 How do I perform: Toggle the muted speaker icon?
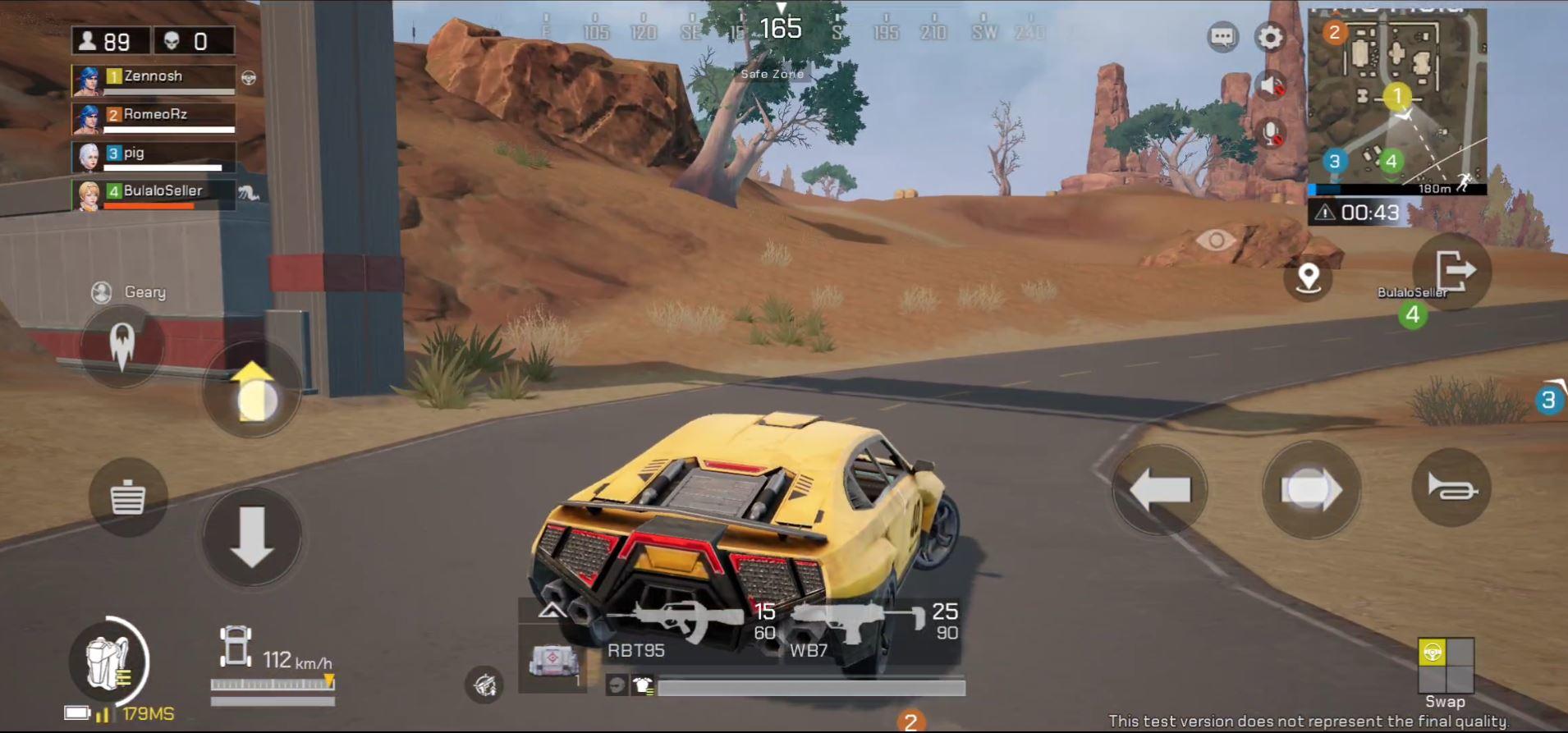1271,85
